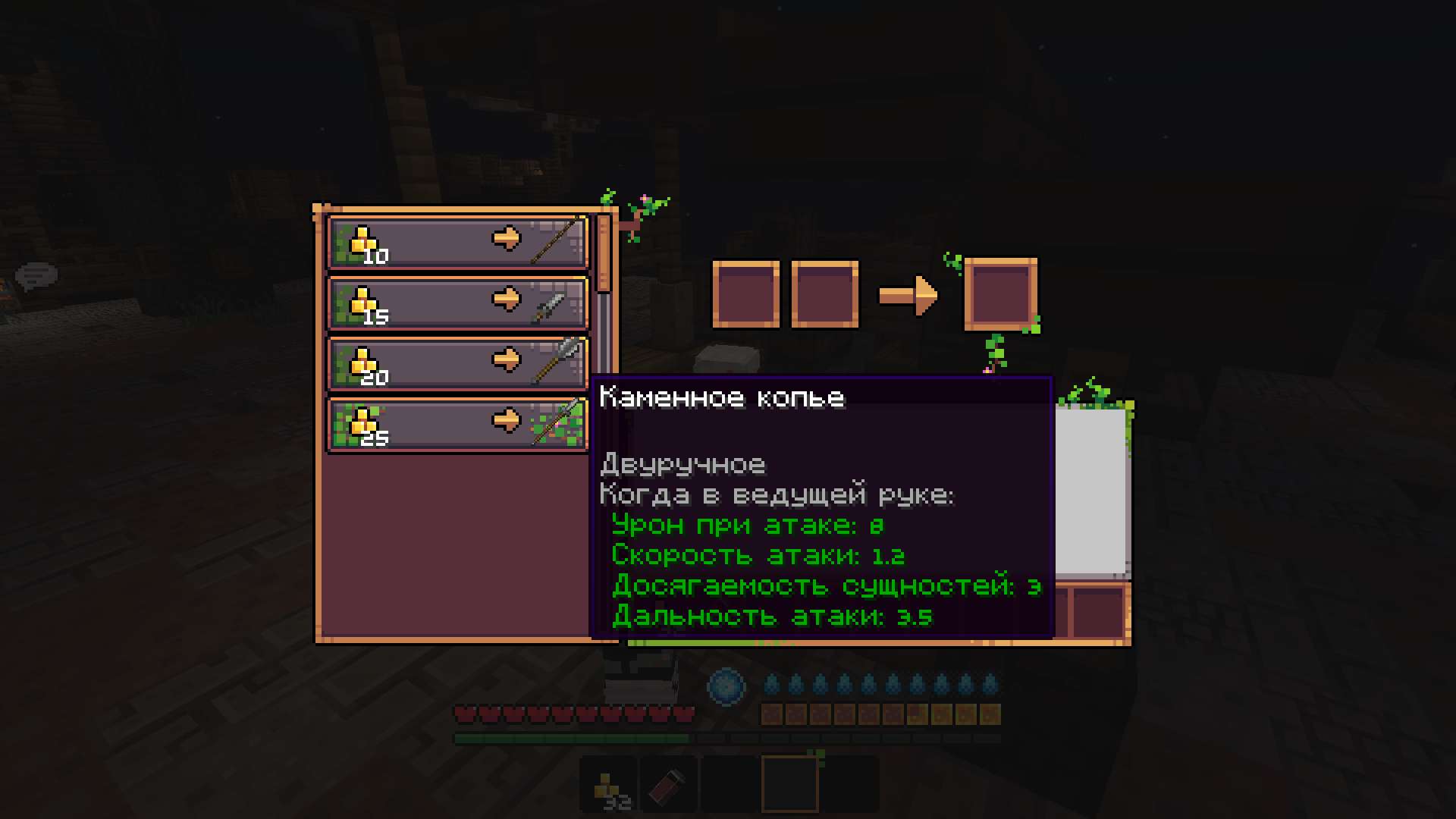Choose the 15 gold stone dagger trade
Screen dimensions: 1456x819
click(x=457, y=303)
